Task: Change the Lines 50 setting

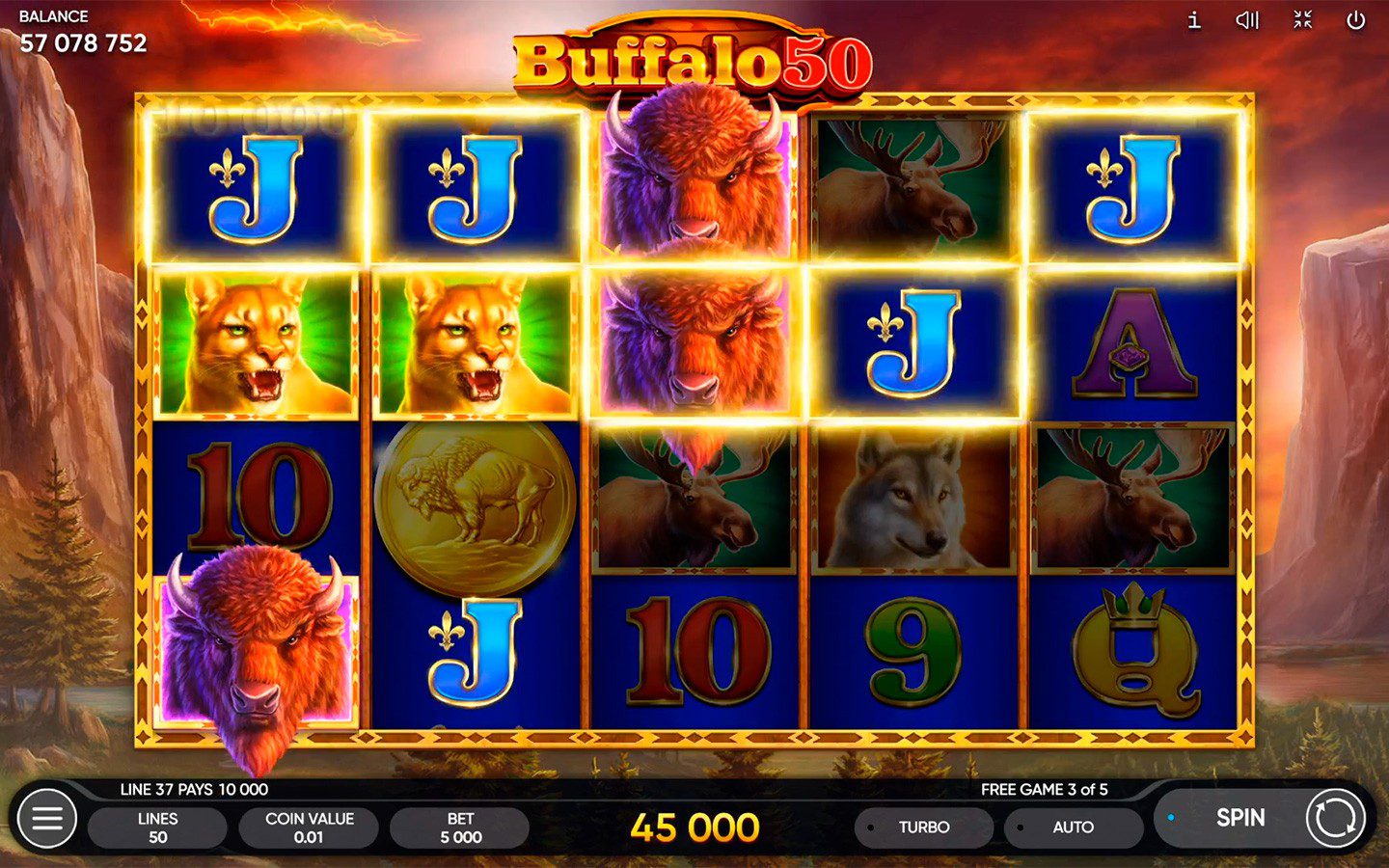Action: (157, 827)
